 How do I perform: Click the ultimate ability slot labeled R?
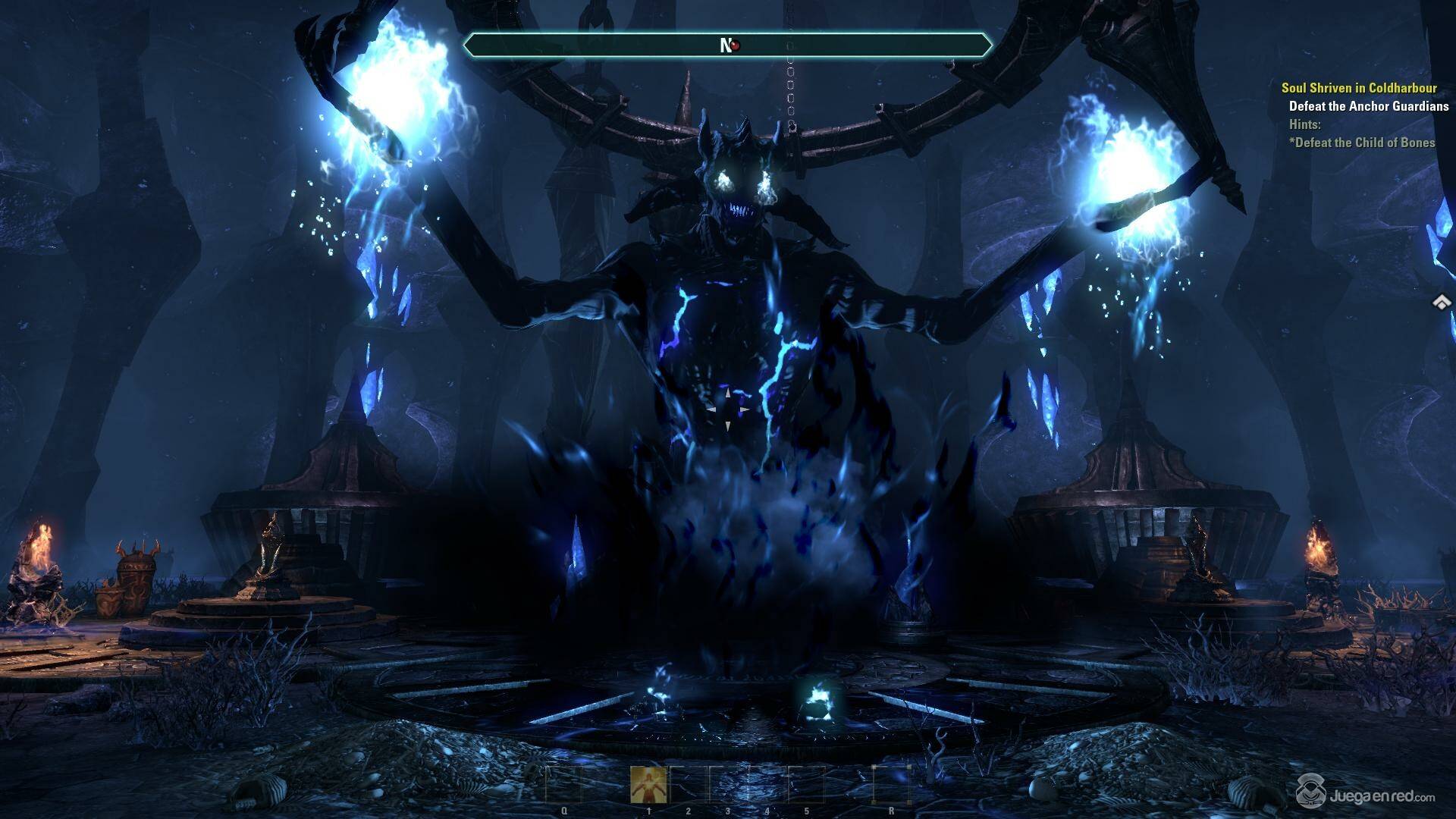[x=890, y=784]
